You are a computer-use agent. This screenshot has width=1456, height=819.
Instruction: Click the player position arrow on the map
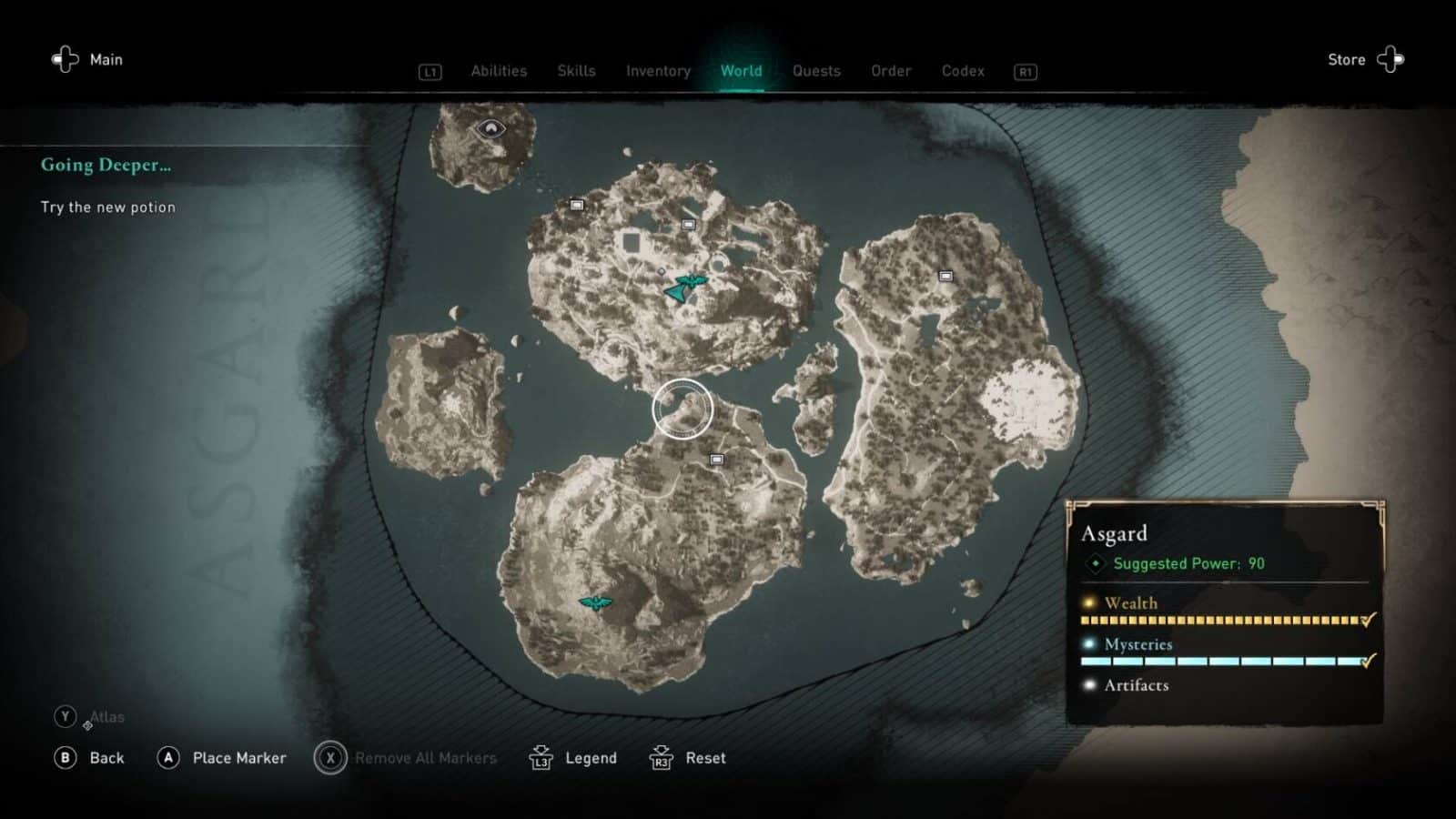tap(676, 294)
